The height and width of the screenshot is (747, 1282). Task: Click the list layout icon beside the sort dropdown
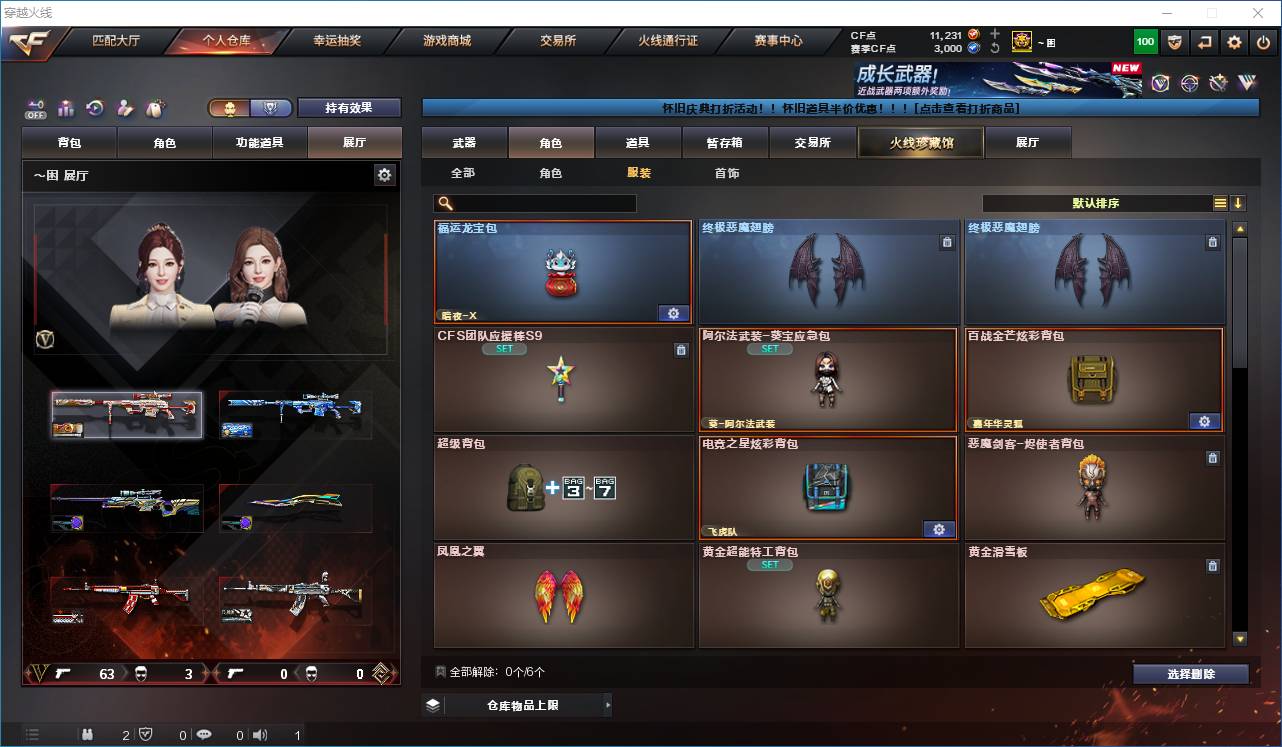tap(1219, 202)
